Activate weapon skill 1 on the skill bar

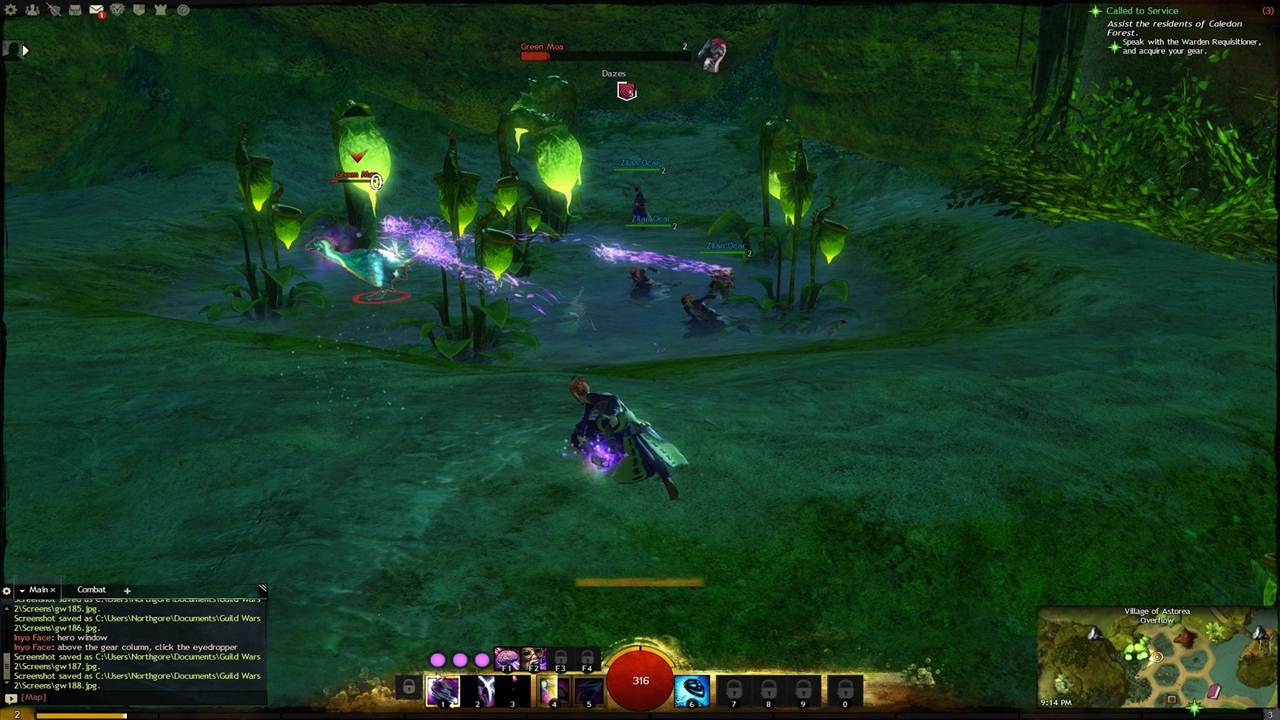pos(442,689)
